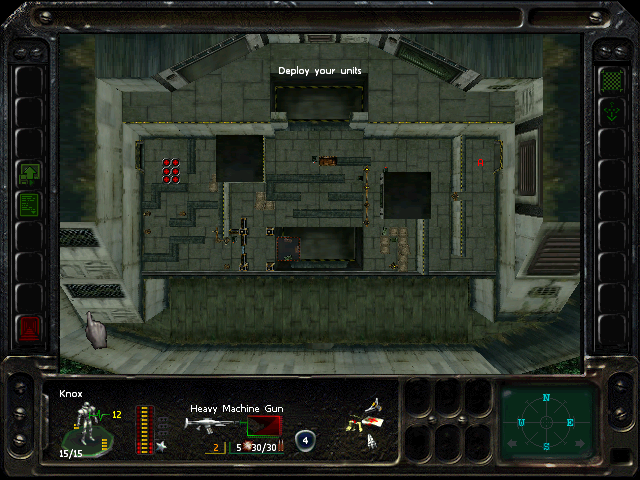
Task: Rotate view east using compass E
Action: pos(570,422)
